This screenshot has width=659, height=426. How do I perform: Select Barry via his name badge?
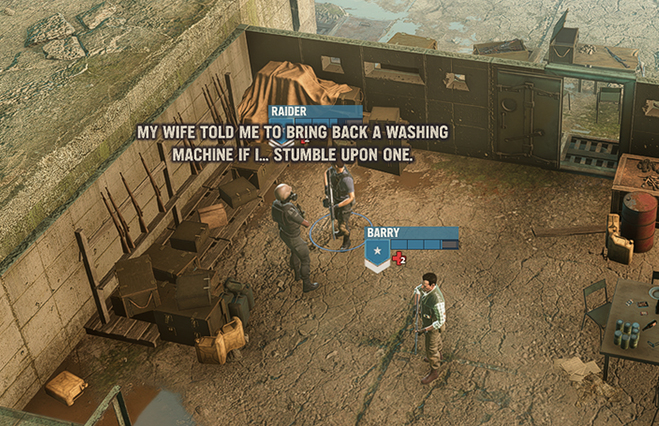(384, 233)
